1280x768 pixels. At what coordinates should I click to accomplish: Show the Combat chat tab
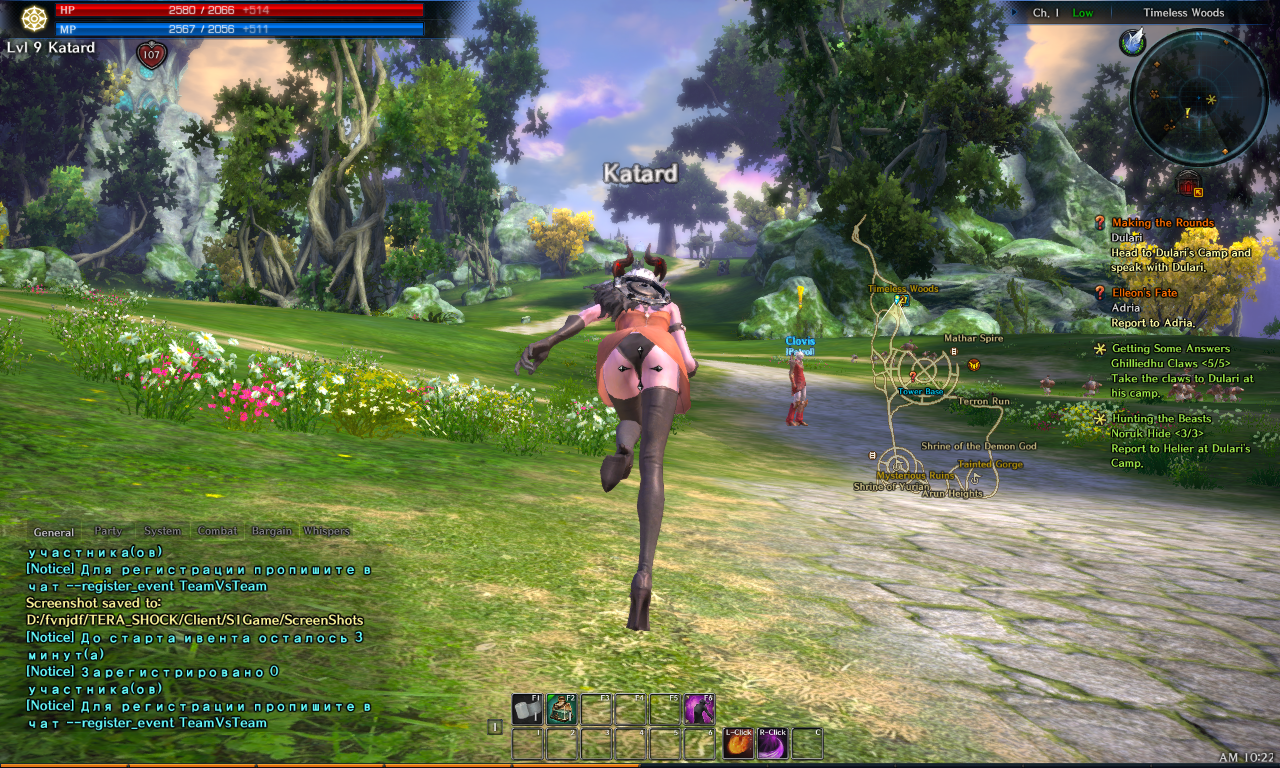(217, 531)
